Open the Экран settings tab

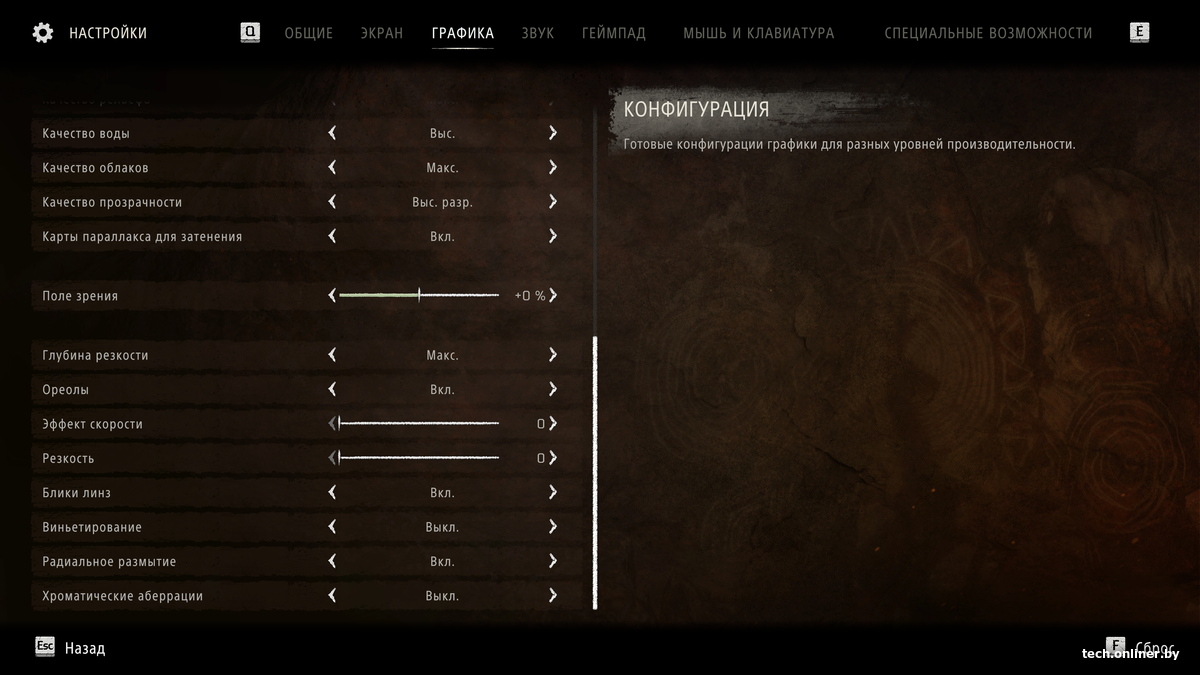(x=382, y=33)
